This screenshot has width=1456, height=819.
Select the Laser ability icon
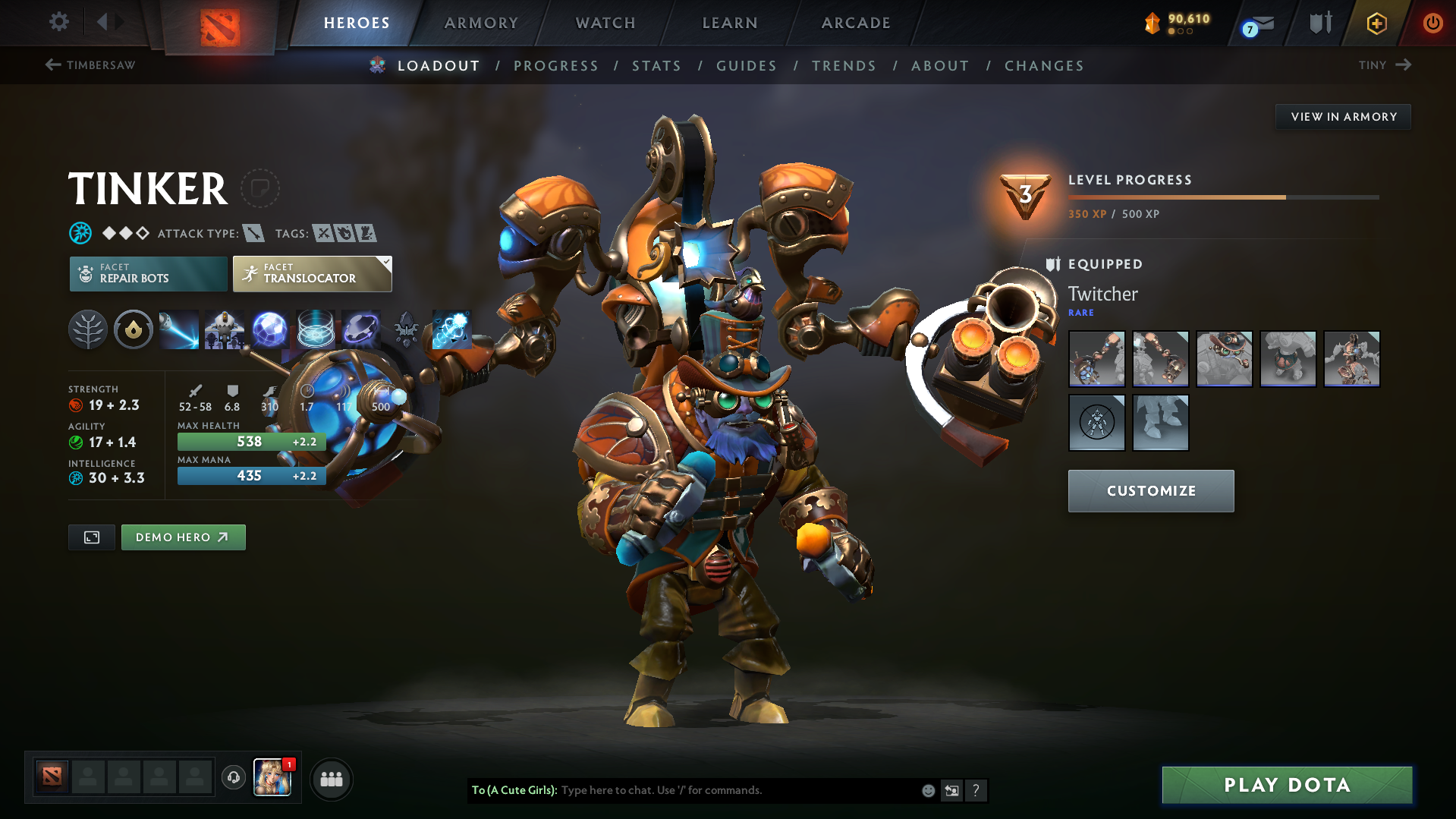178,329
